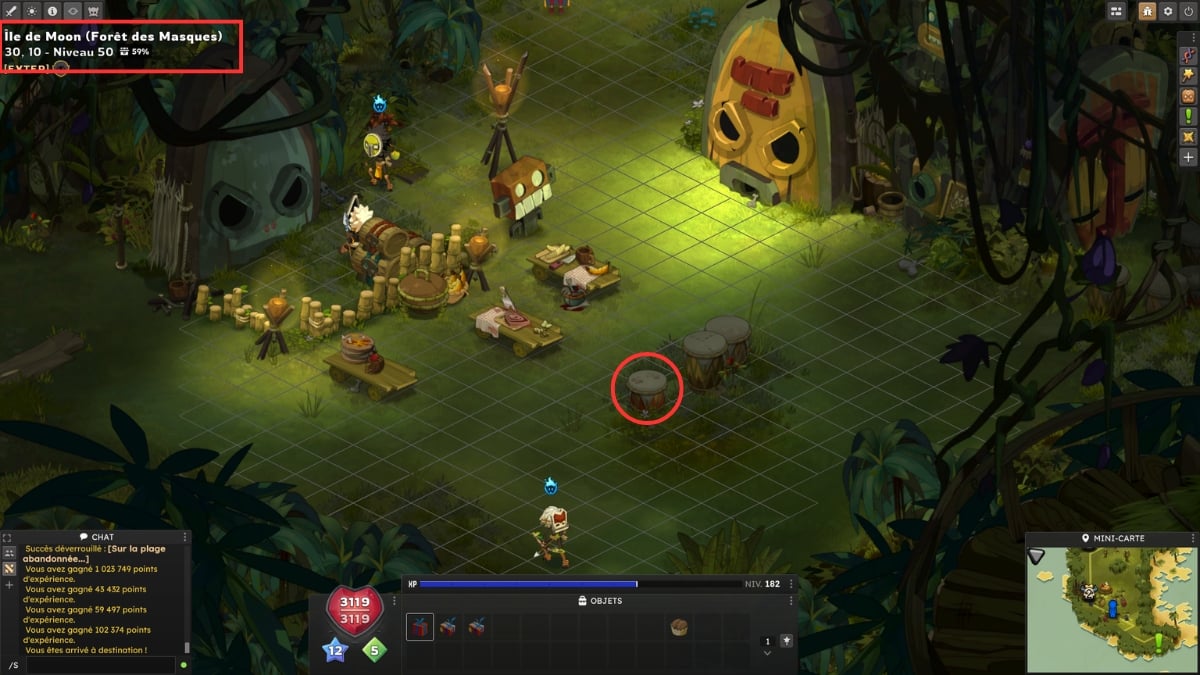
Task: Open the info icon in top toolbar
Action: click(x=52, y=10)
